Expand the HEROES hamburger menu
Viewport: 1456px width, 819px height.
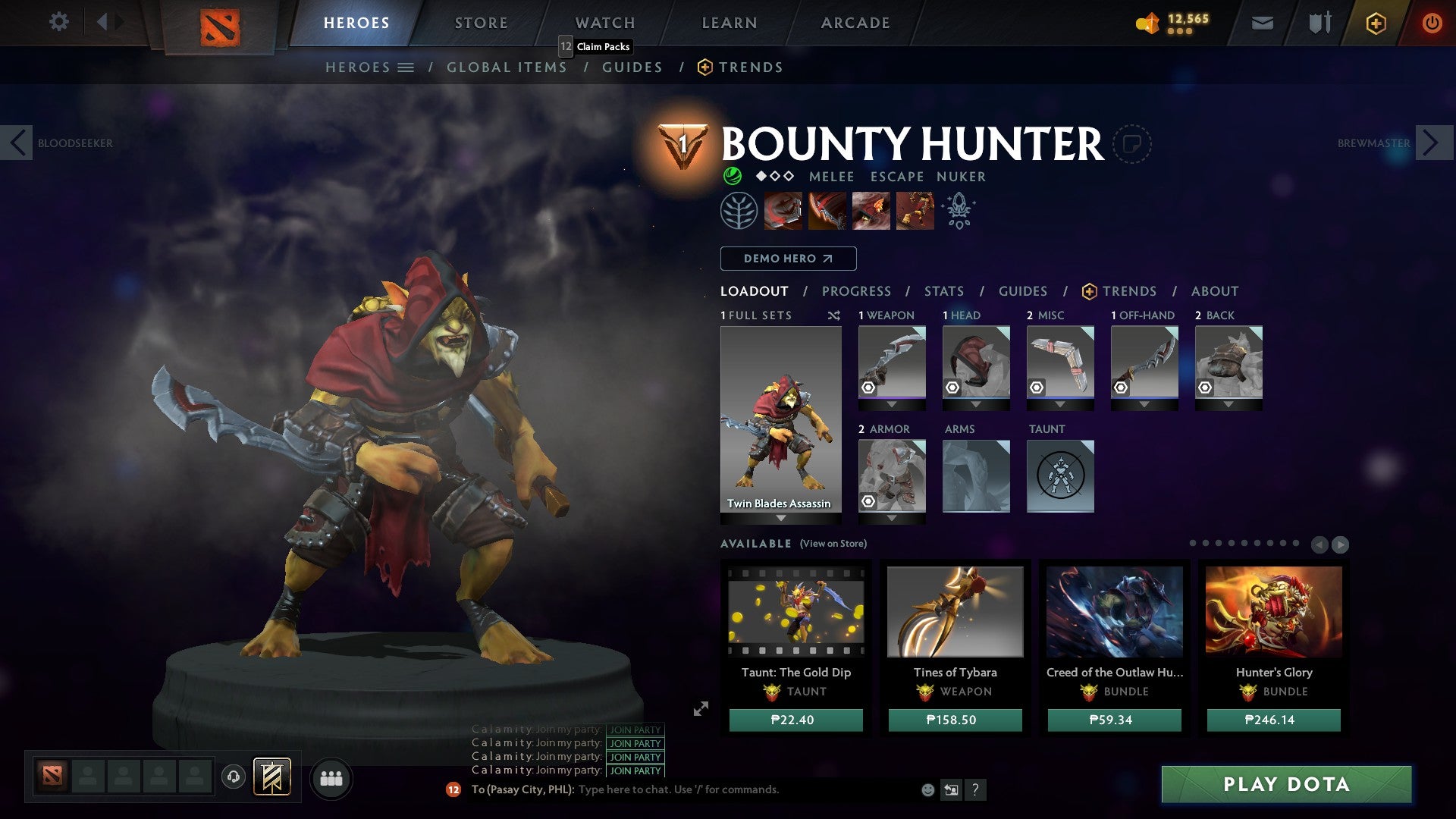[x=406, y=67]
